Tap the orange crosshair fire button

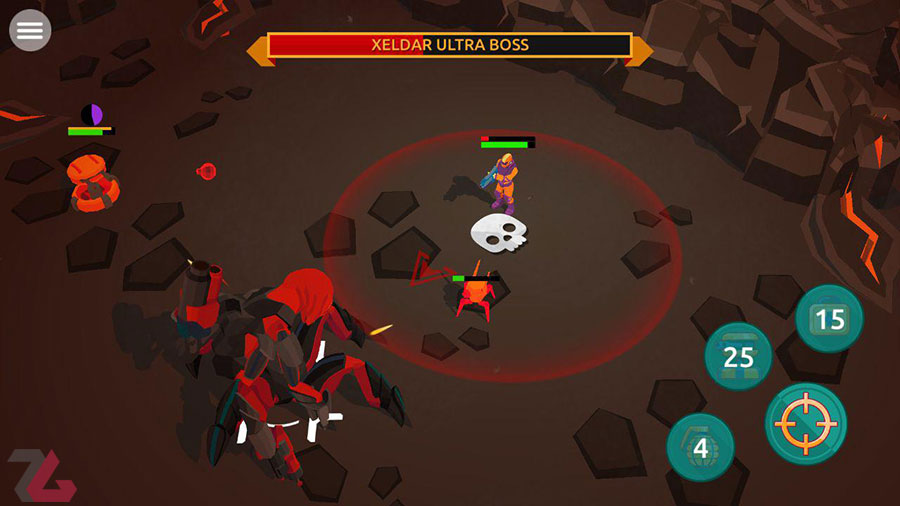(806, 423)
